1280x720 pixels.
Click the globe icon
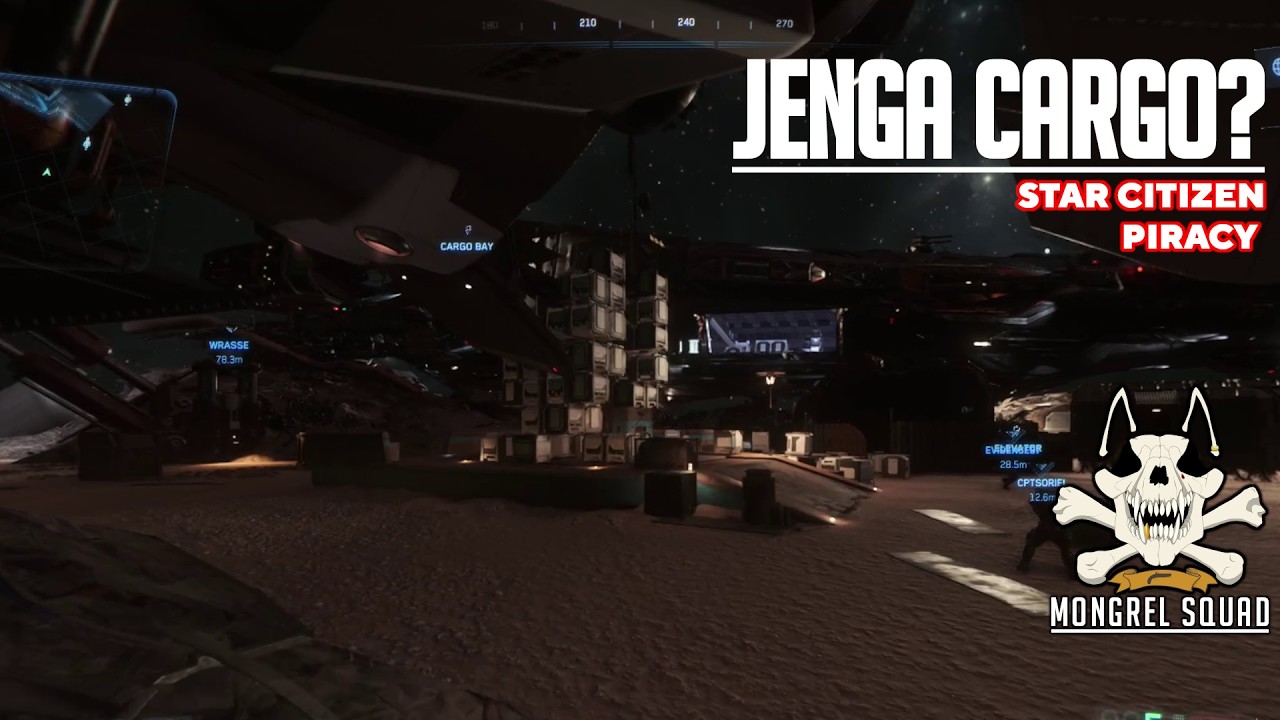[1275, 66]
